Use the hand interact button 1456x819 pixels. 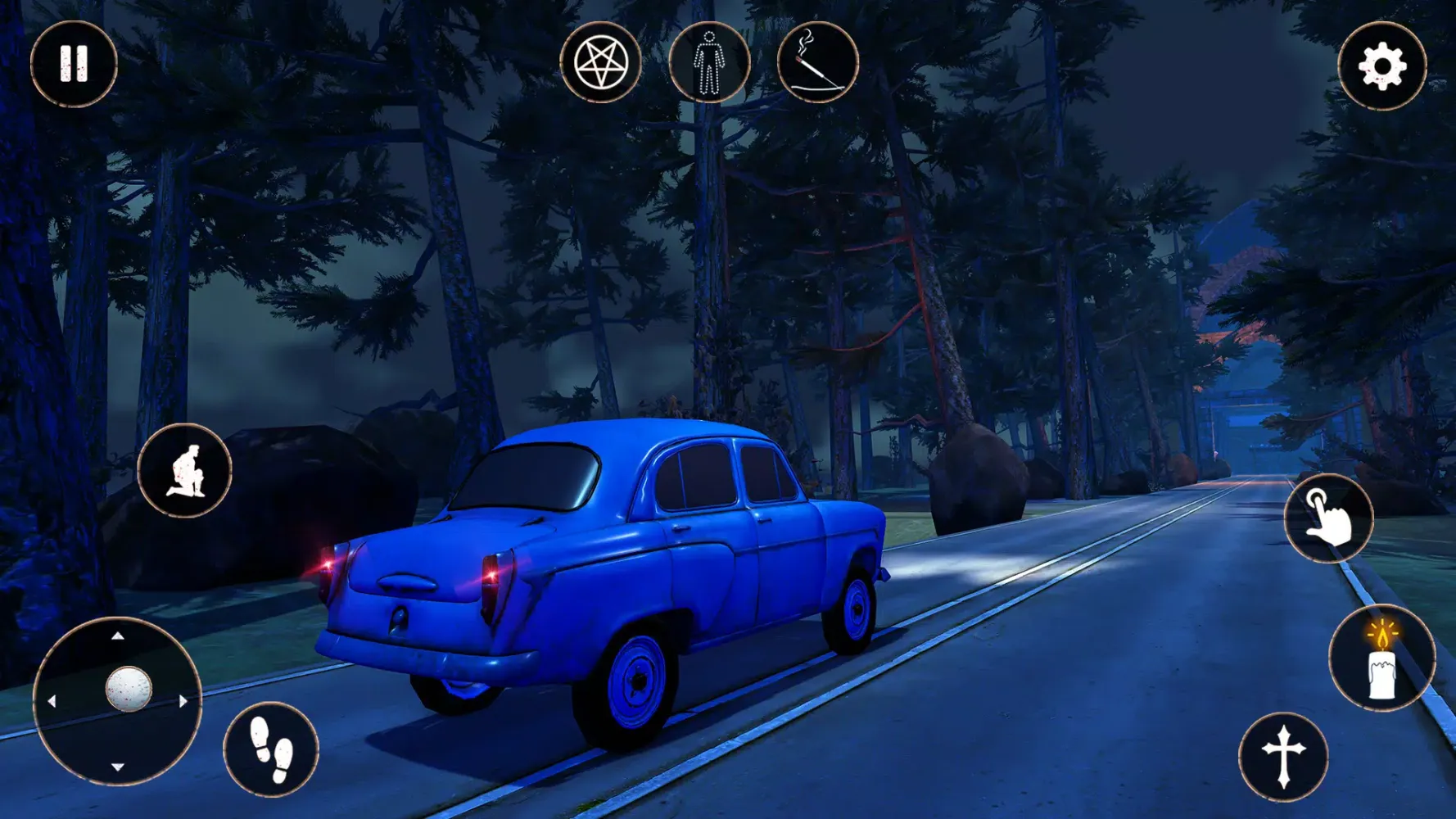[1328, 518]
